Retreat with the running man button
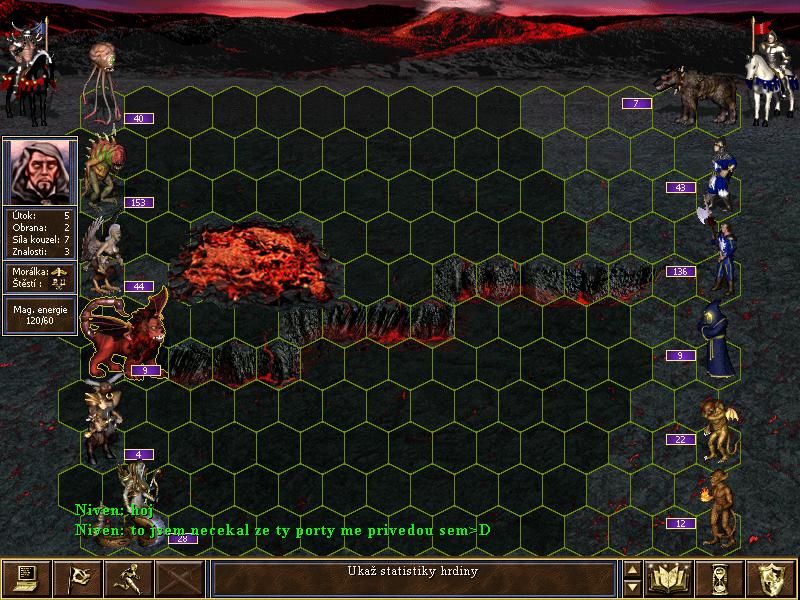The width and height of the screenshot is (800, 600). point(129,577)
